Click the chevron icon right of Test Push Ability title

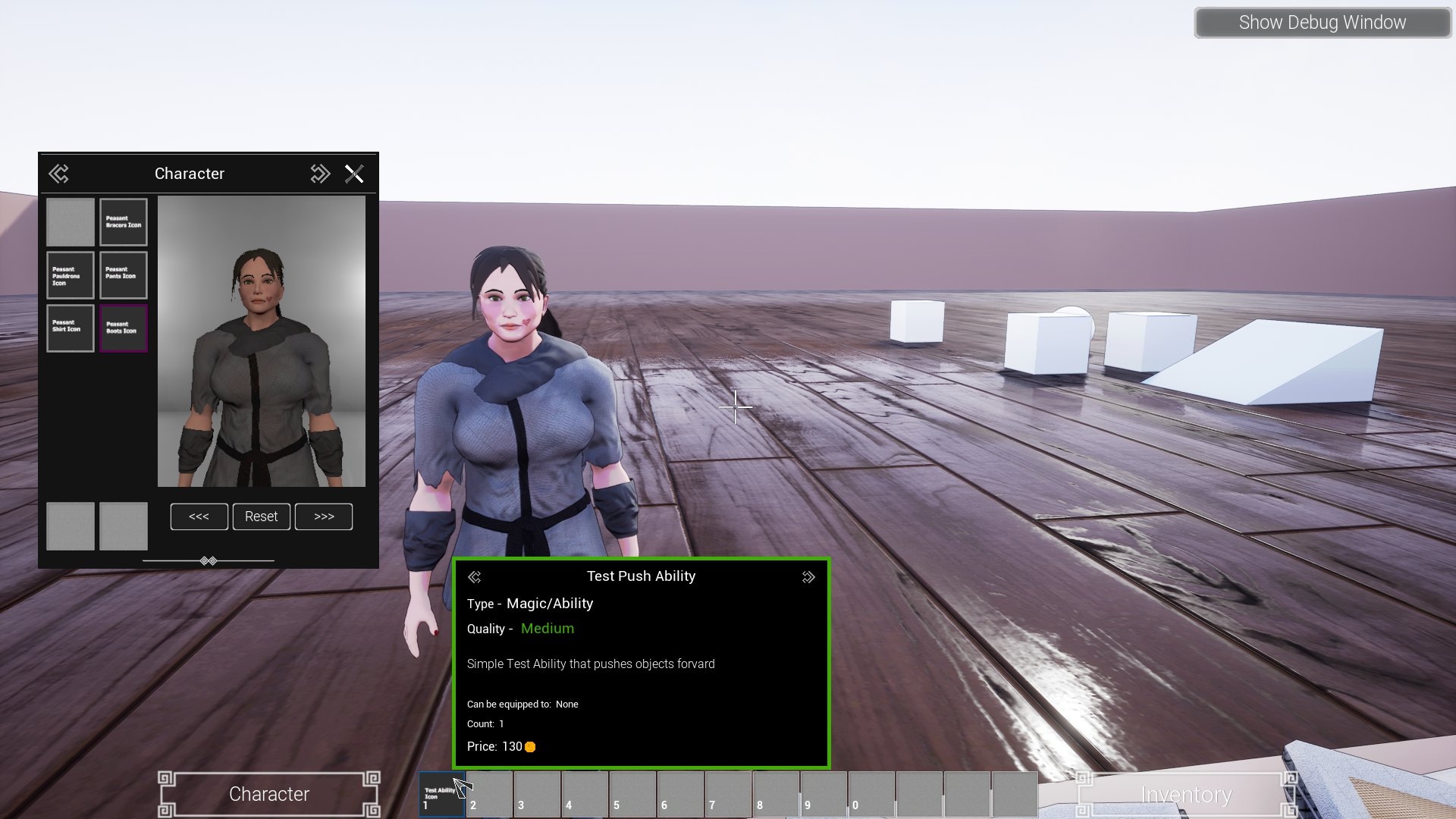(x=808, y=576)
